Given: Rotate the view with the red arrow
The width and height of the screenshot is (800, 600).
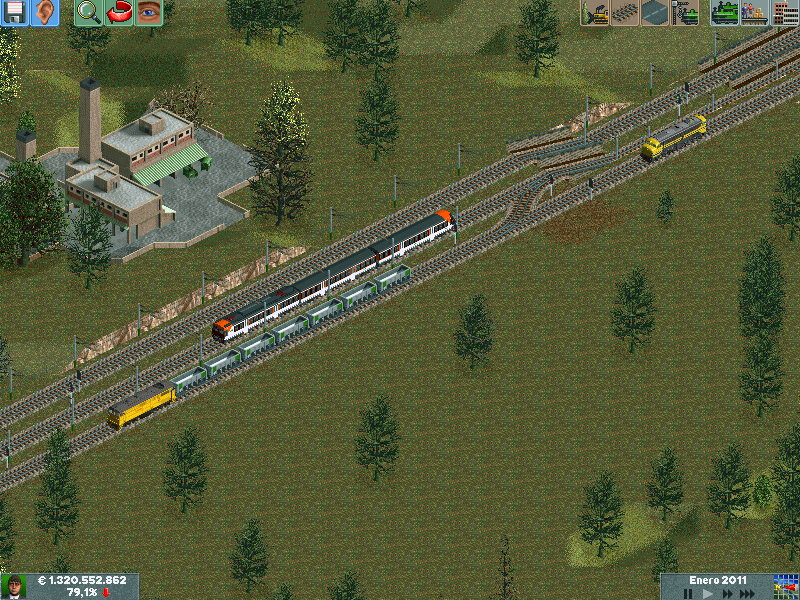Looking at the screenshot, I should click(119, 13).
